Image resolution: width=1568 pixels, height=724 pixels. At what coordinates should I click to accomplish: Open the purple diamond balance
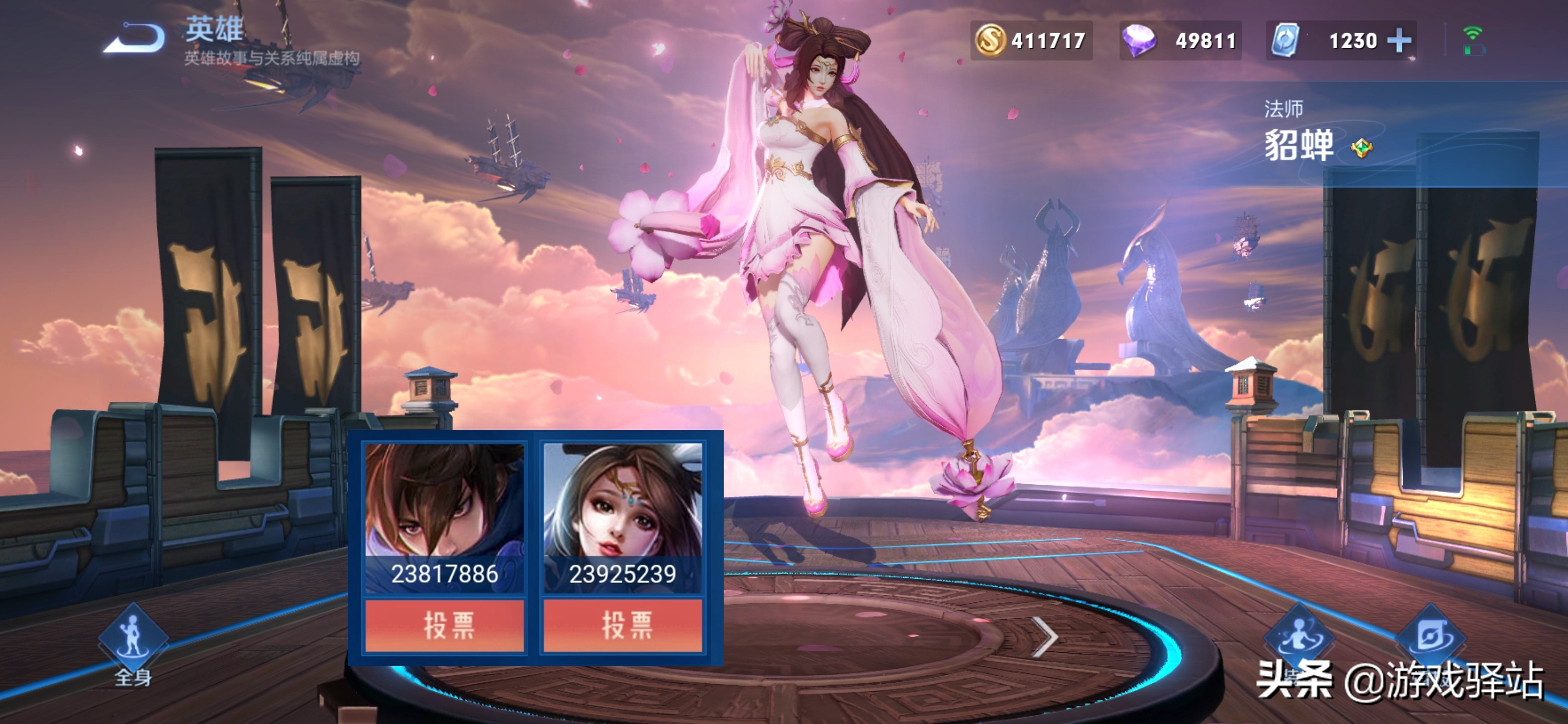click(x=1179, y=41)
